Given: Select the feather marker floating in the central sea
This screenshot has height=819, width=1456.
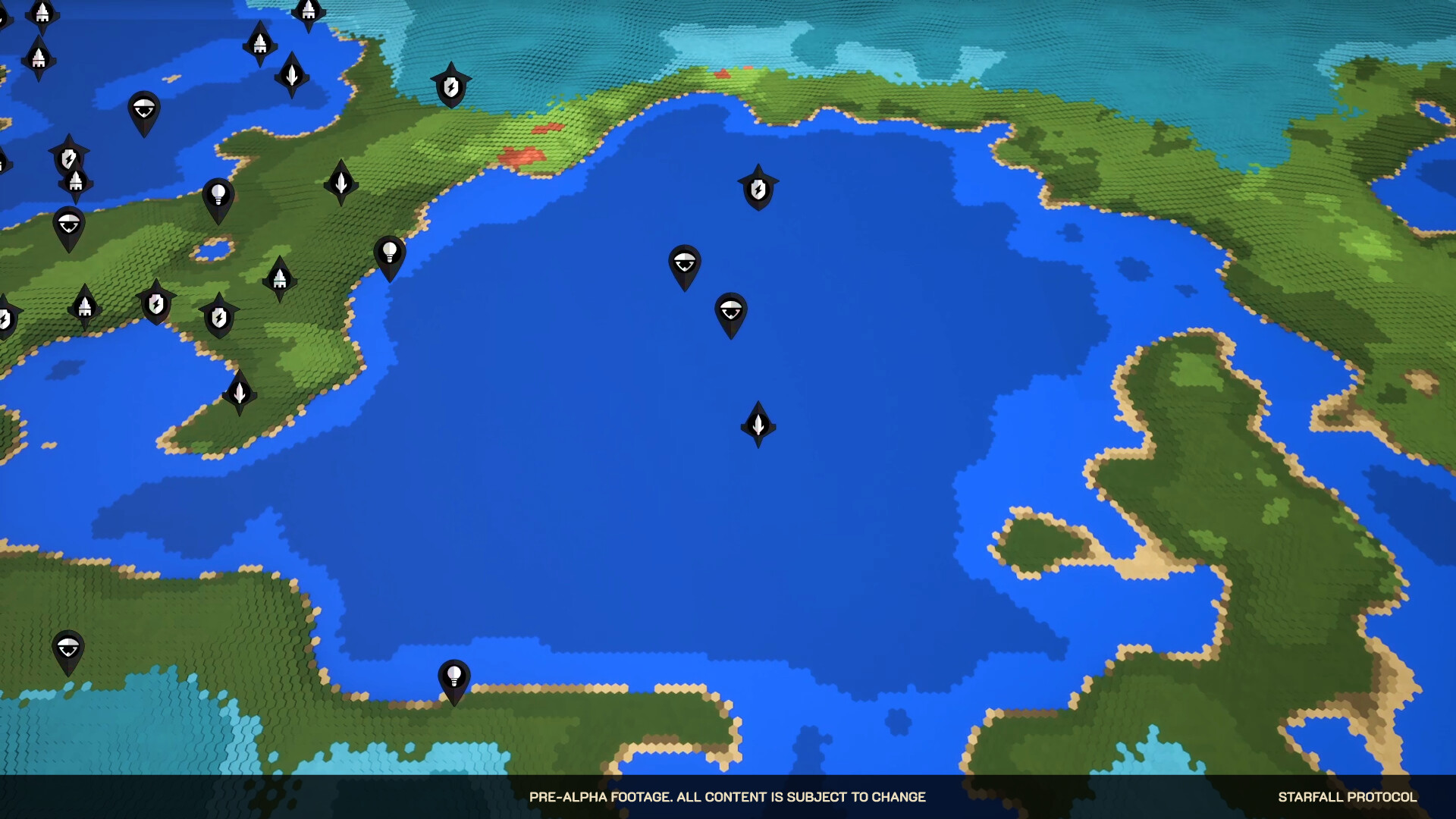Looking at the screenshot, I should coord(758,423).
